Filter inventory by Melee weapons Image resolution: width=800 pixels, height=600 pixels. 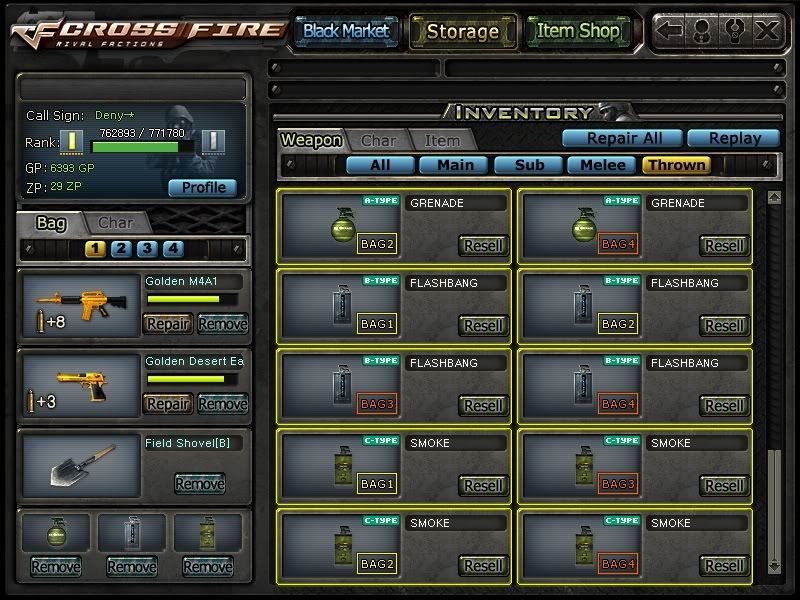coord(603,165)
